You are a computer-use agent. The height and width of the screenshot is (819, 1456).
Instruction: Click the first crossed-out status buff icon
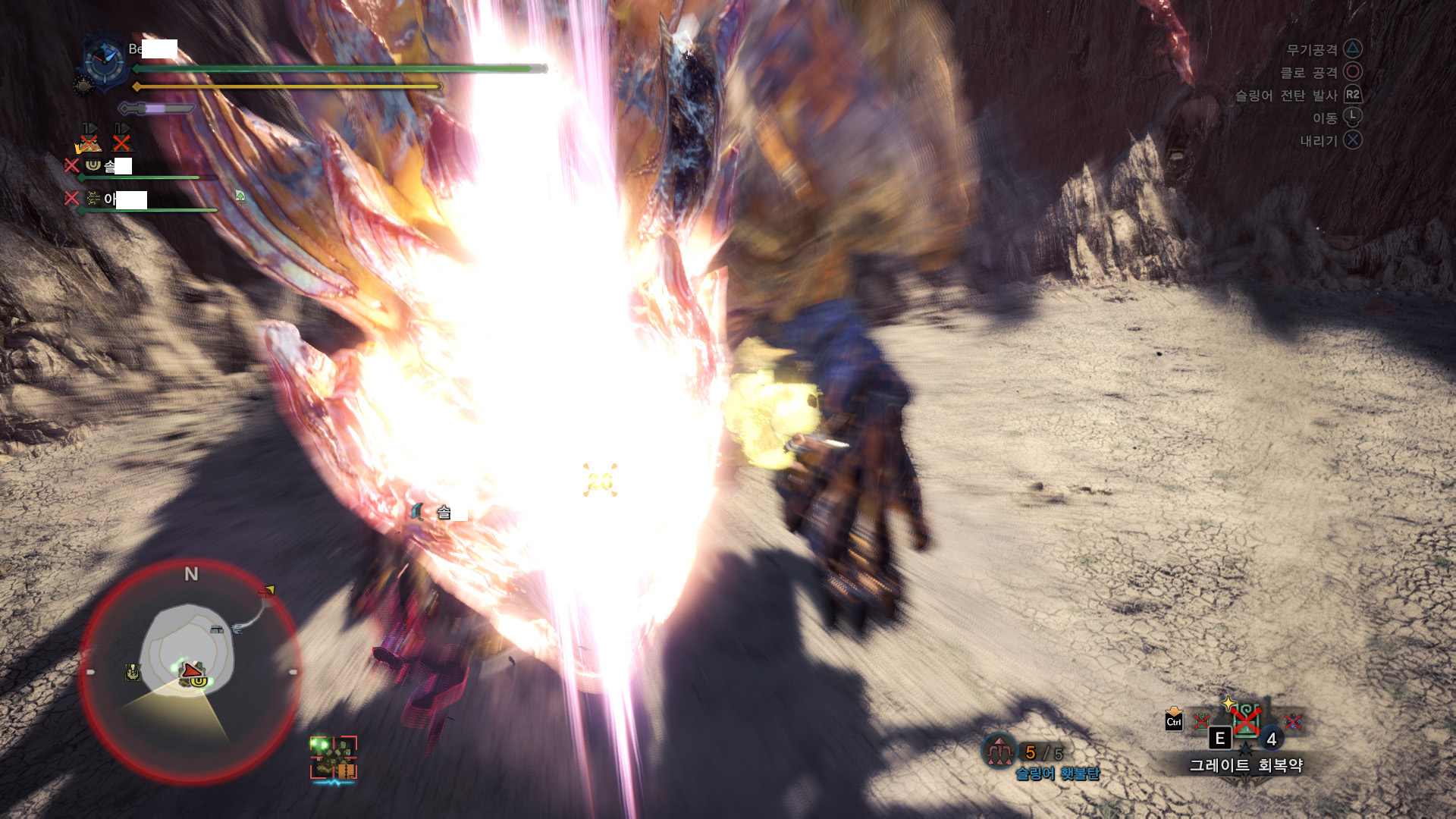(89, 140)
